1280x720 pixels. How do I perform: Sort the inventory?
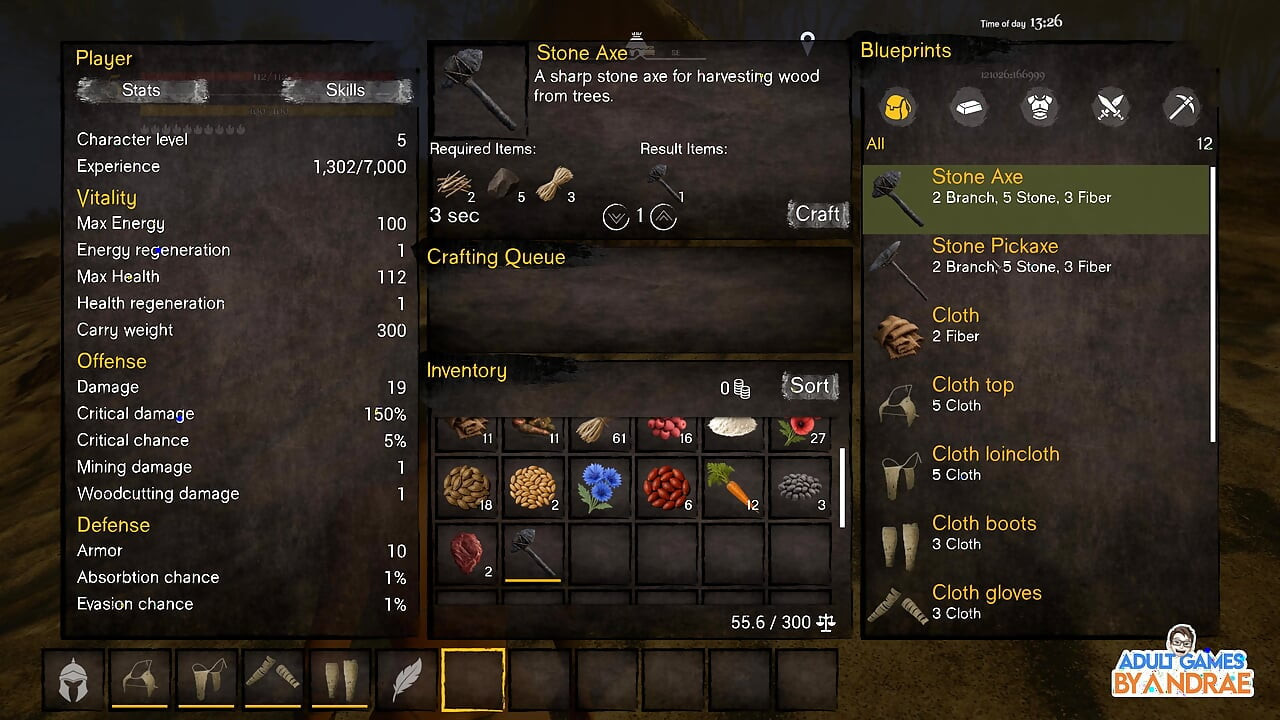809,386
